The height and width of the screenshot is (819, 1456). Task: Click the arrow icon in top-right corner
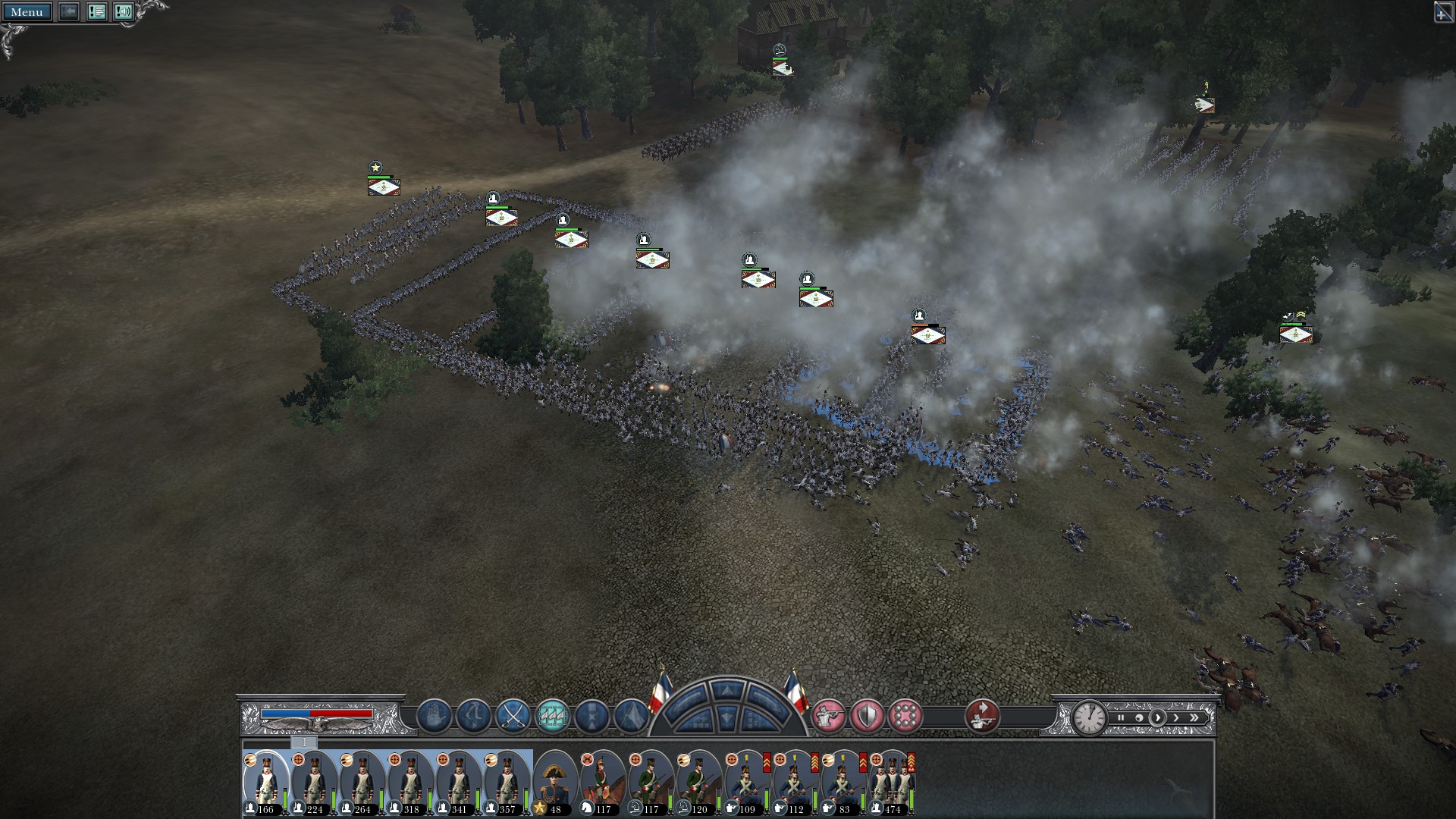pyautogui.click(x=1445, y=12)
